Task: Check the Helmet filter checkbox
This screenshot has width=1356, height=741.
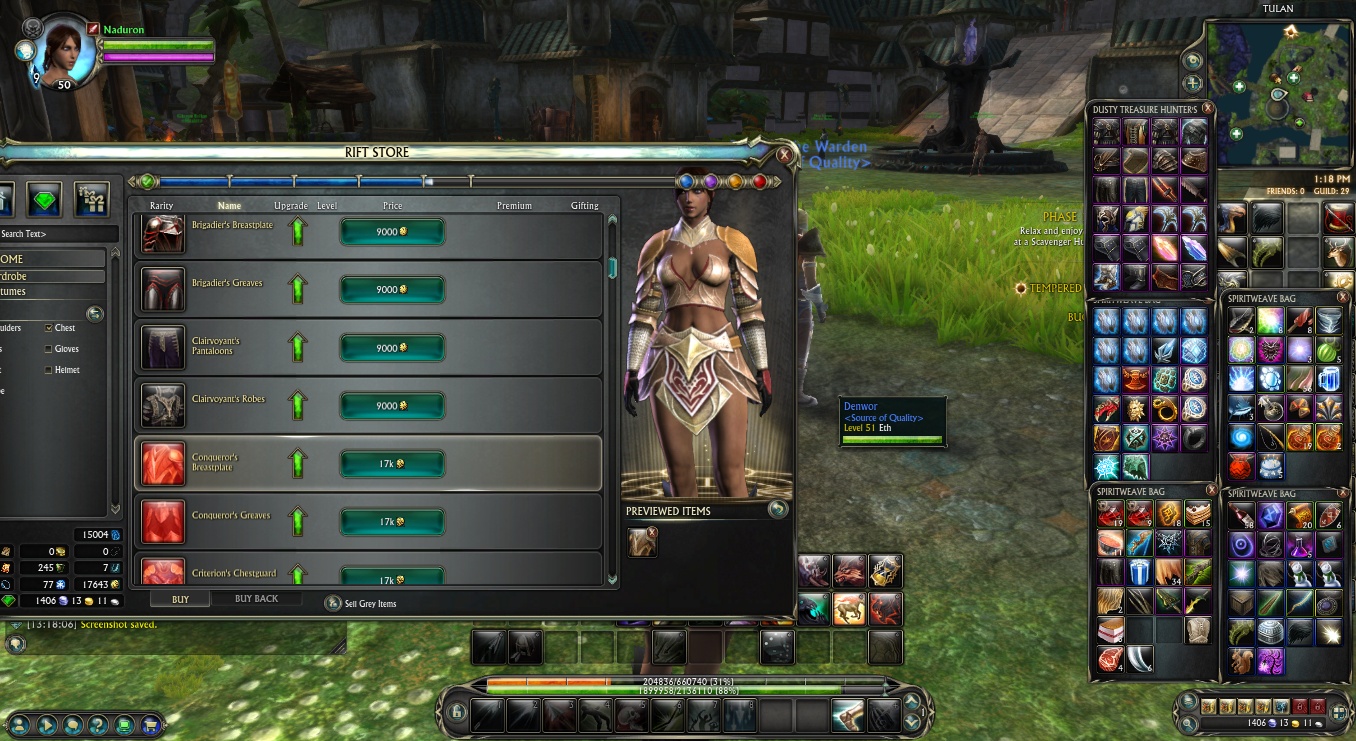Action: (x=49, y=370)
